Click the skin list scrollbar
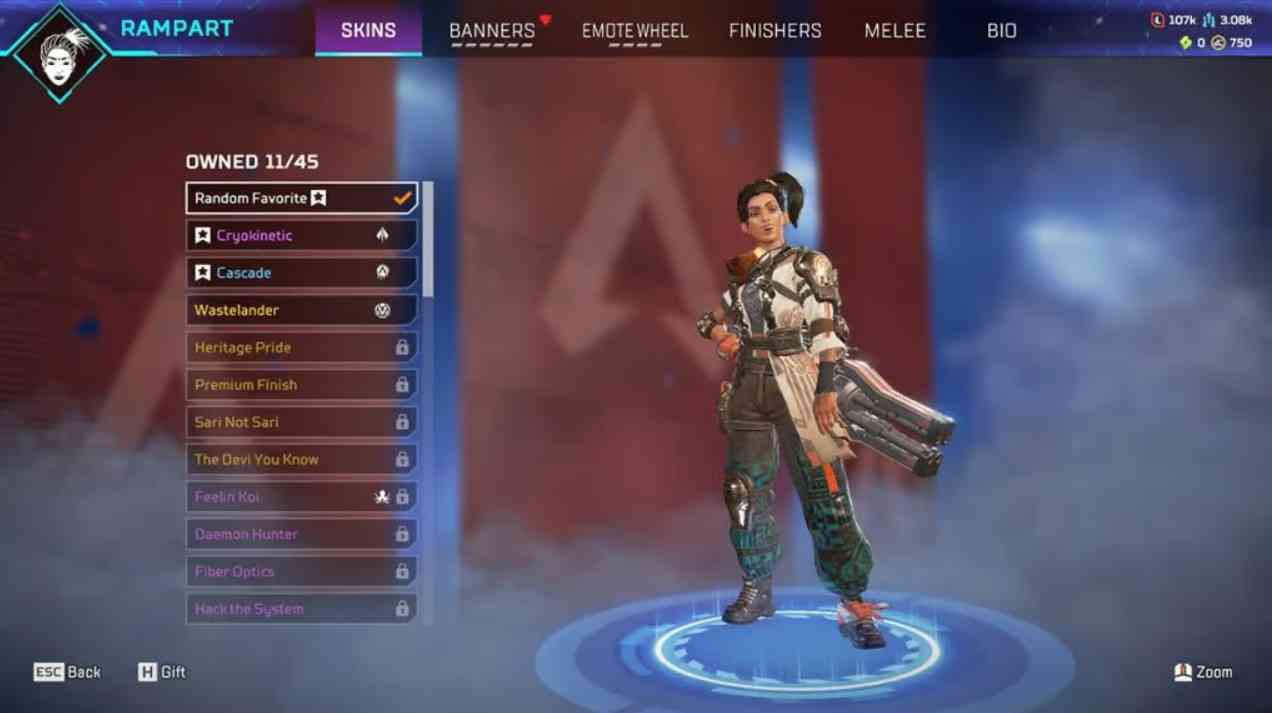 (429, 240)
